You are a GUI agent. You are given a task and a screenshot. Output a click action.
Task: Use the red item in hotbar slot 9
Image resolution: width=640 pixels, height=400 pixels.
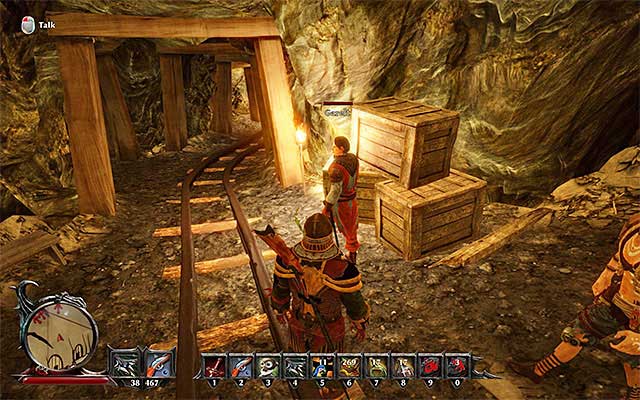click(x=430, y=367)
